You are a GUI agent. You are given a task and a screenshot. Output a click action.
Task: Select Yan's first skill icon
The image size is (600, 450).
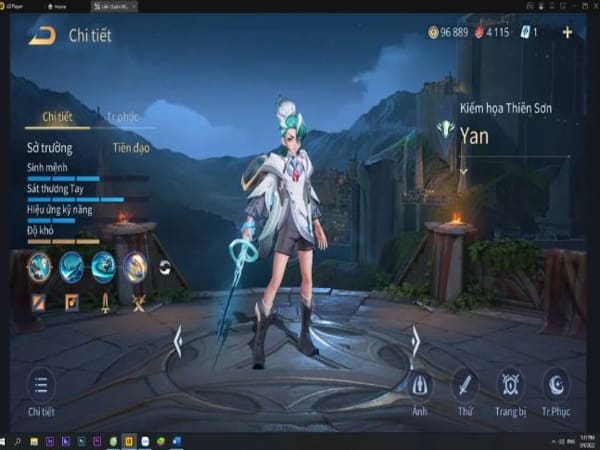click(39, 266)
